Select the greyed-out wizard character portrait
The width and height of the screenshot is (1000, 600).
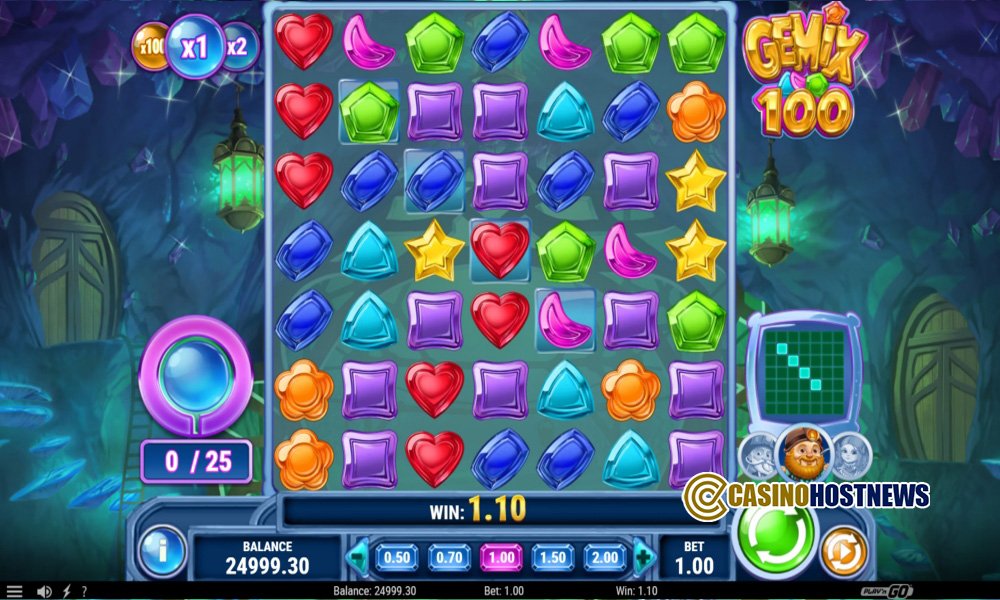757,456
